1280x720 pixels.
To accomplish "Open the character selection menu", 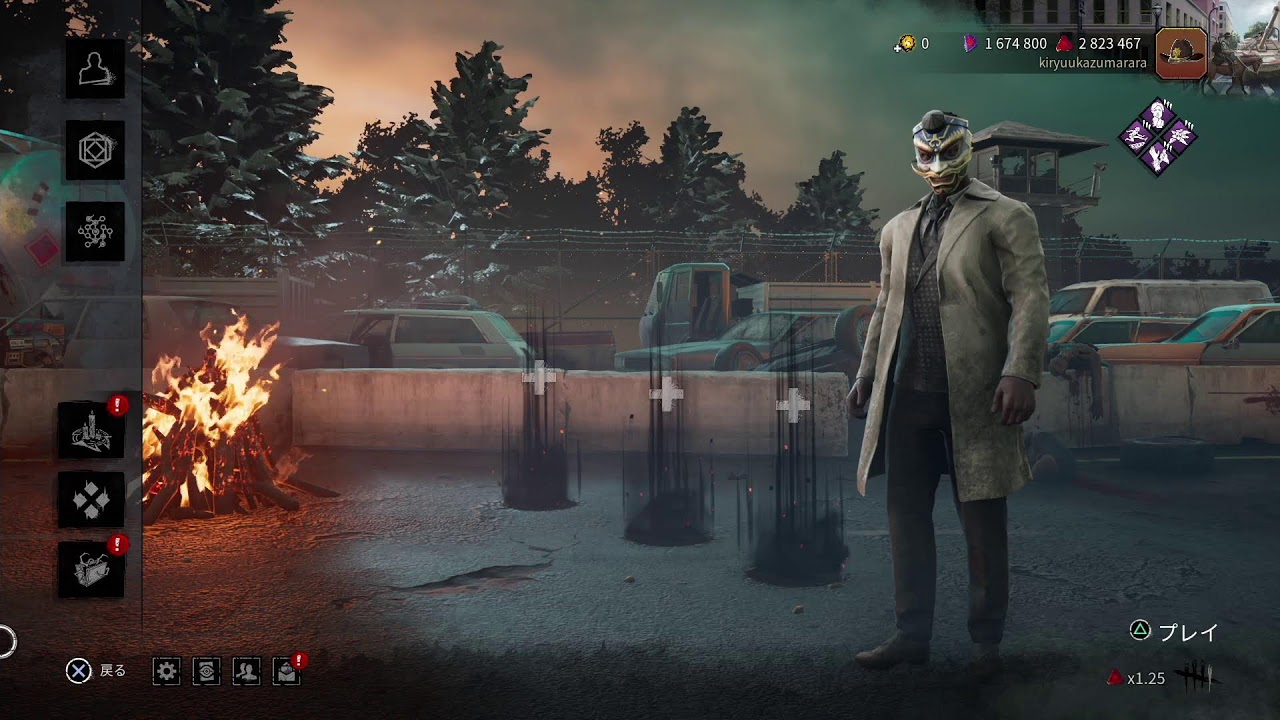I will (x=95, y=69).
